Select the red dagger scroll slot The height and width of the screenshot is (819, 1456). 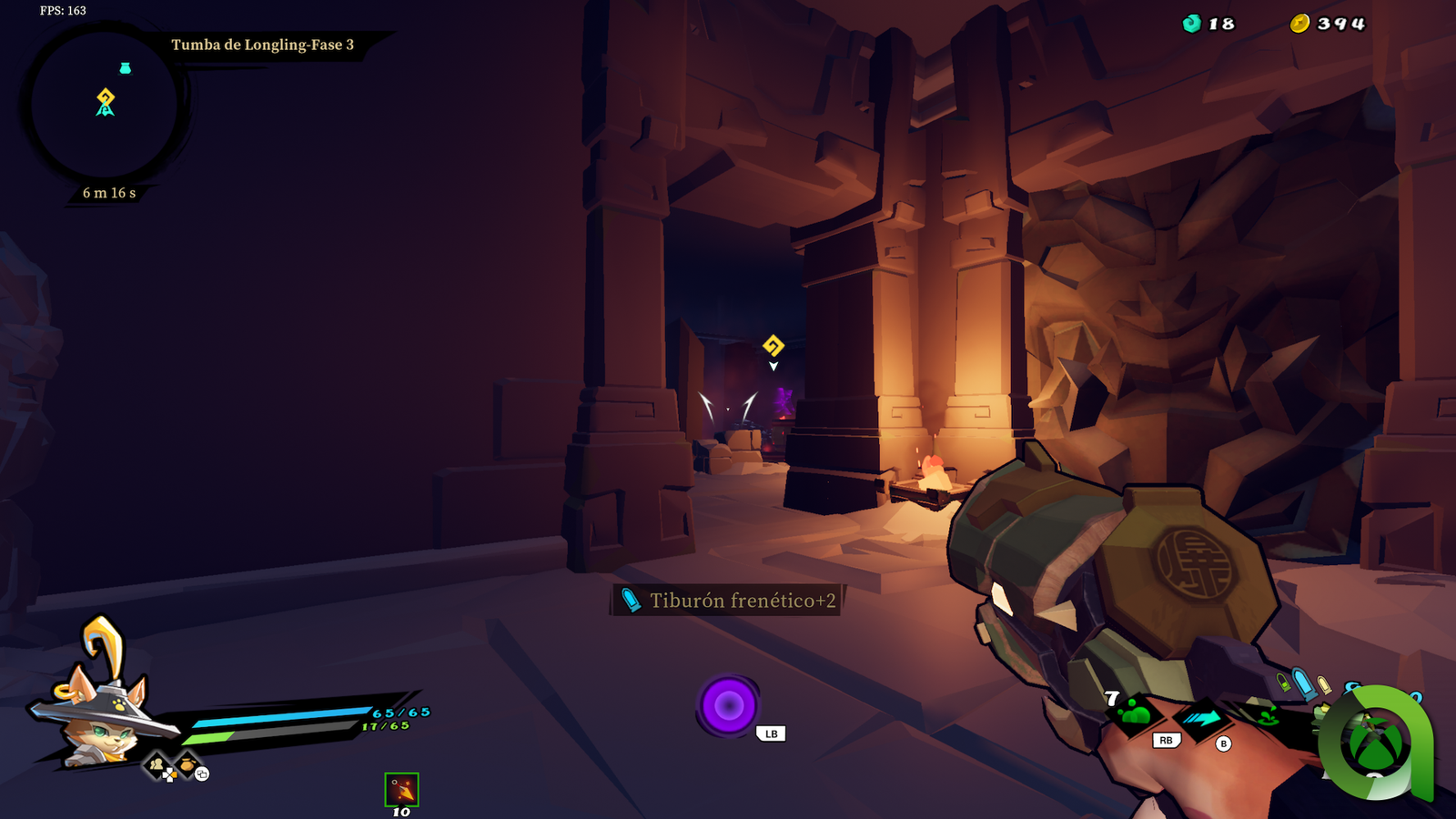(401, 790)
